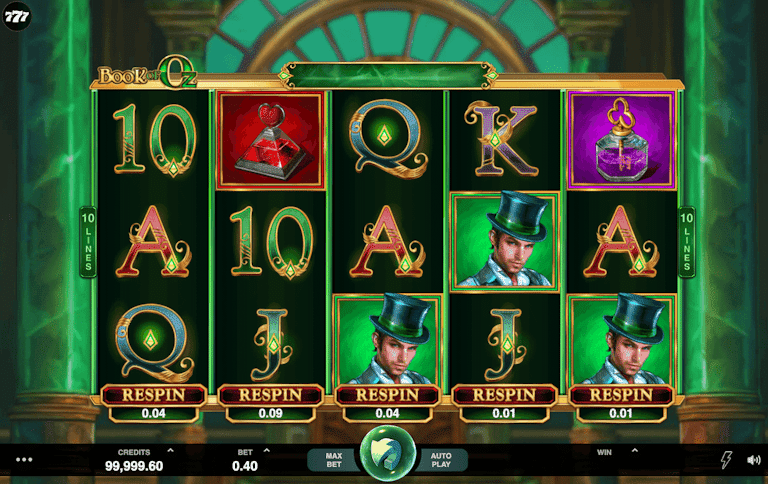Viewport: 768px width, 484px height.
Task: Set the wager with Max Bet
Action: pyautogui.click(x=331, y=460)
